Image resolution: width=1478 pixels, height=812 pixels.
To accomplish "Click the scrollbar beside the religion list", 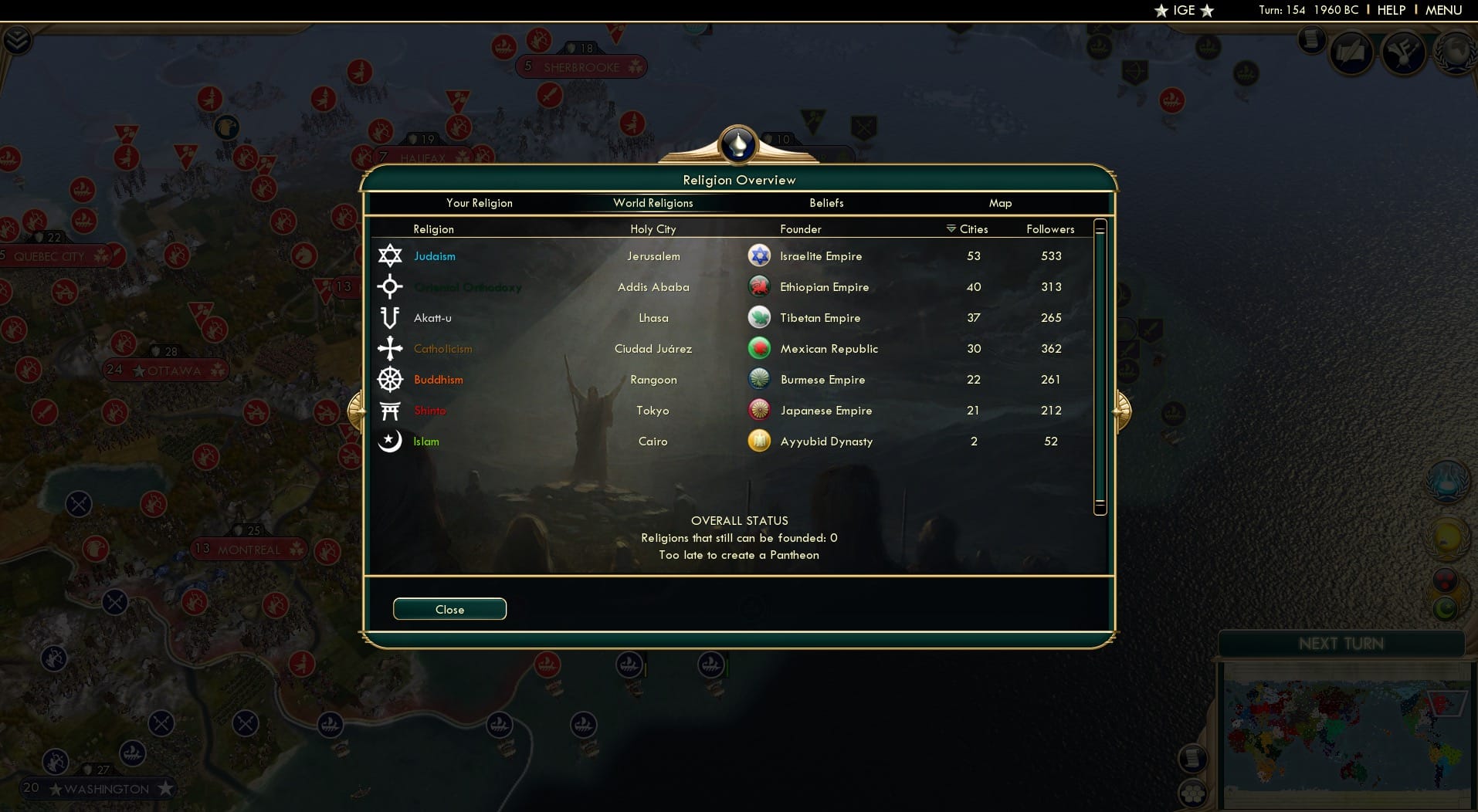I will (1100, 367).
